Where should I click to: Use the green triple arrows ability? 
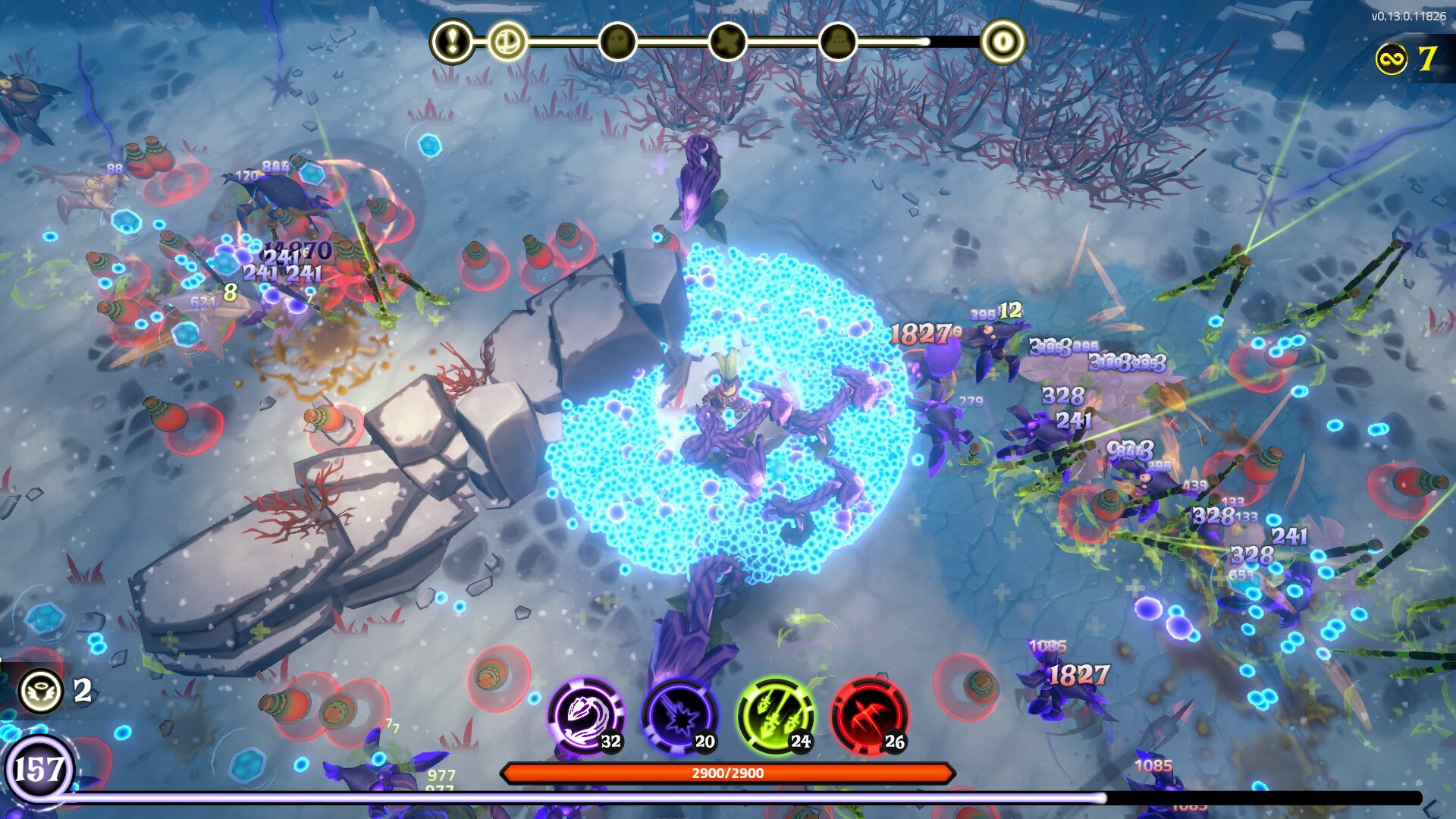click(x=776, y=716)
